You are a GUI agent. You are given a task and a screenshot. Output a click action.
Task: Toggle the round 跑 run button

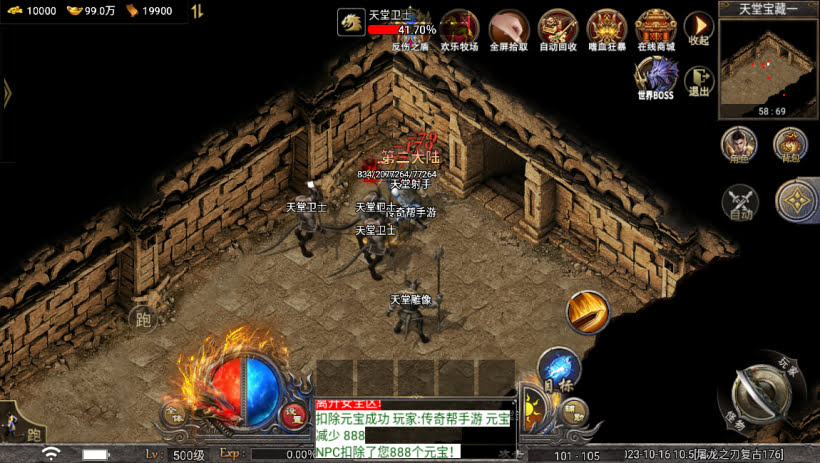pyautogui.click(x=143, y=319)
